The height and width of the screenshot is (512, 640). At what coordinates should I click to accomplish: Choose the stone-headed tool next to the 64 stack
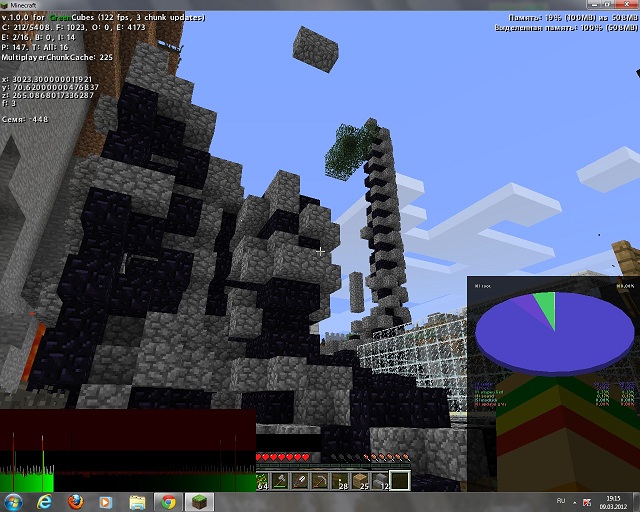click(281, 481)
